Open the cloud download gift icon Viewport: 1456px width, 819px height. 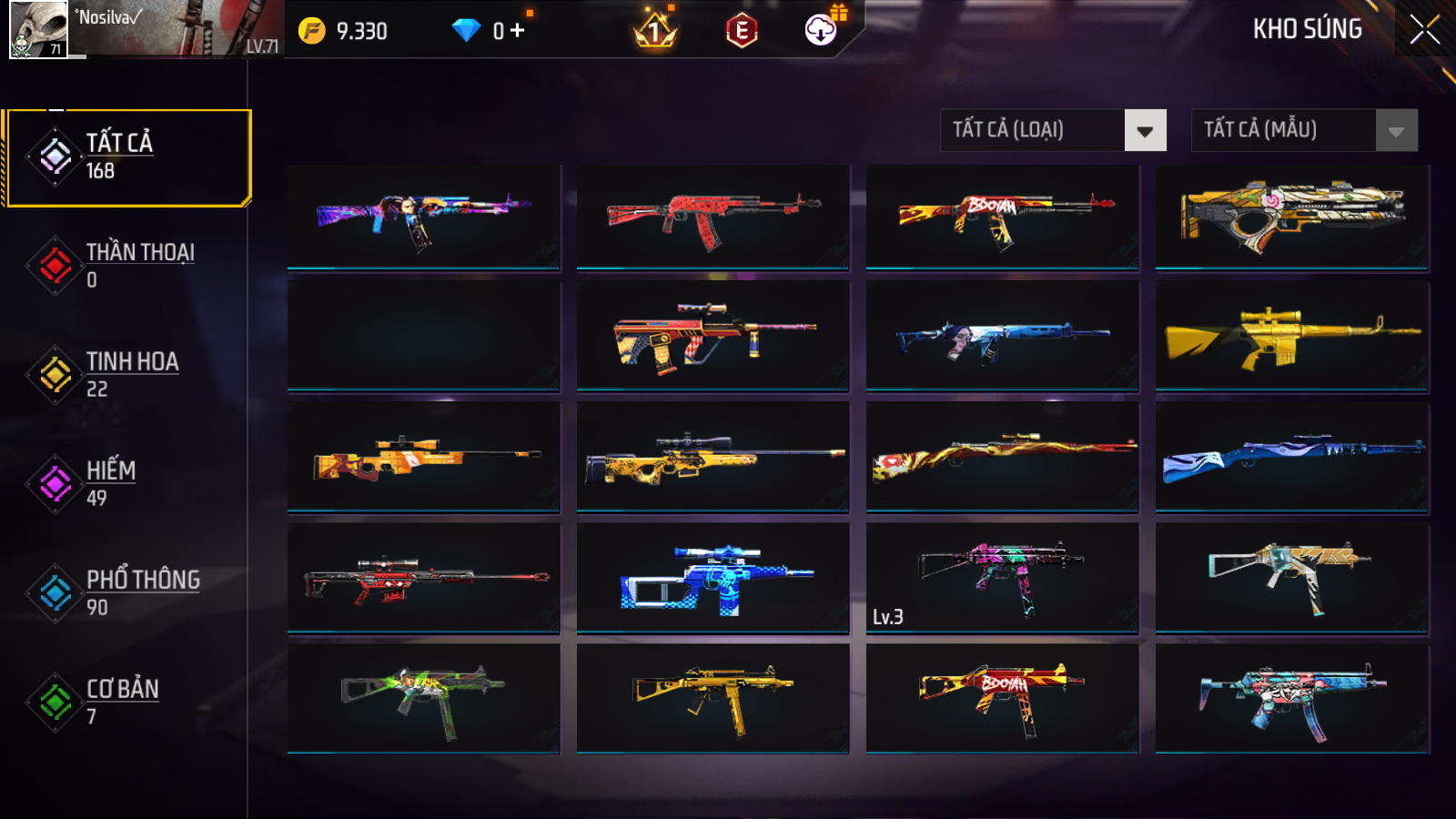(822, 29)
